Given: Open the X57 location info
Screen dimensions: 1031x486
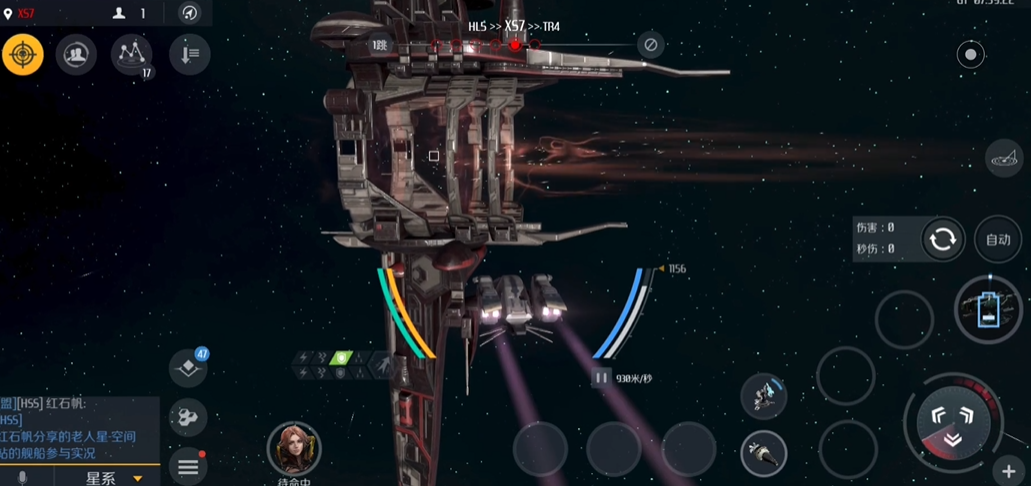Looking at the screenshot, I should [20, 13].
